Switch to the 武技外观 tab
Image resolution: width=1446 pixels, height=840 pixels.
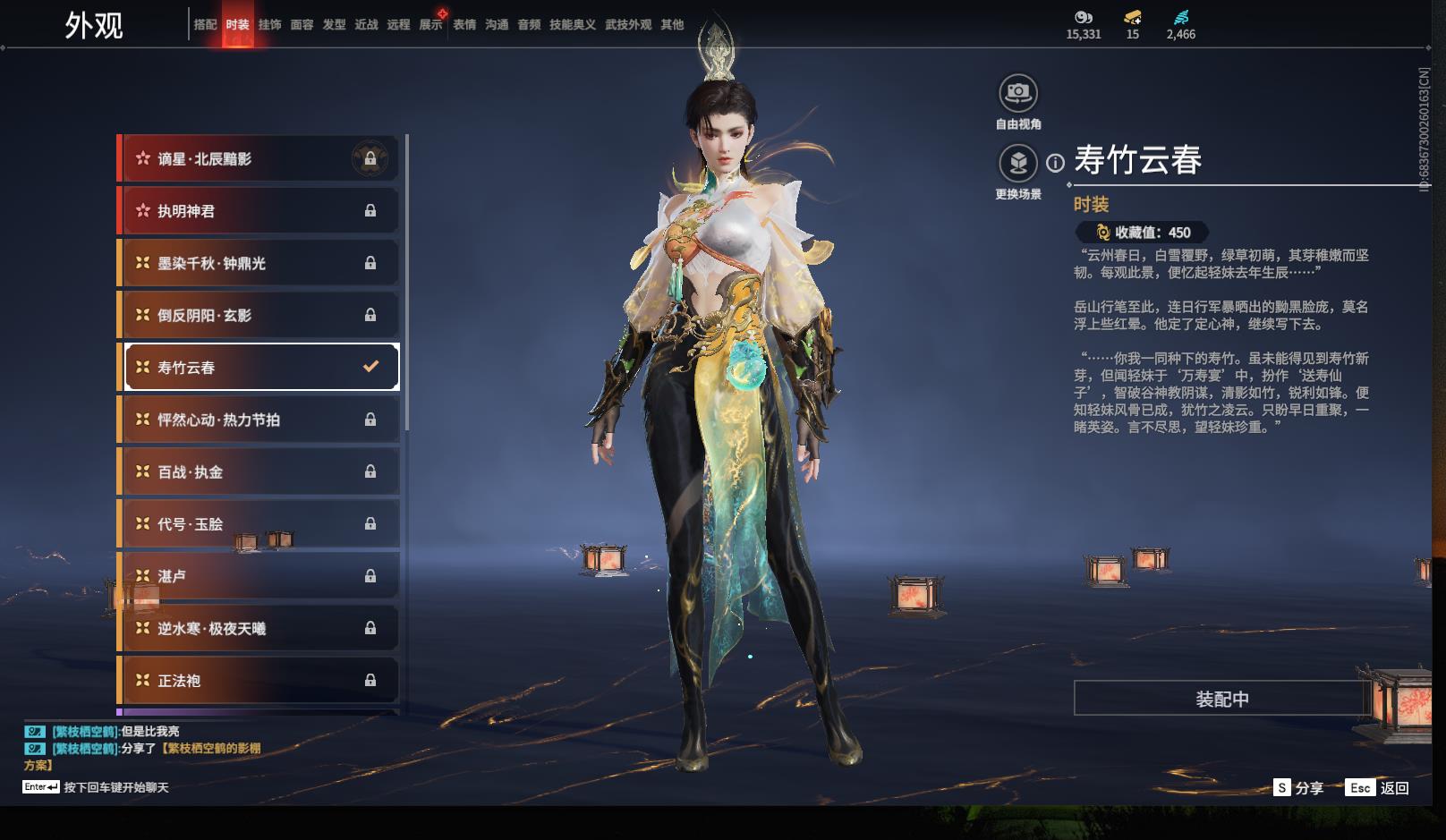627,25
